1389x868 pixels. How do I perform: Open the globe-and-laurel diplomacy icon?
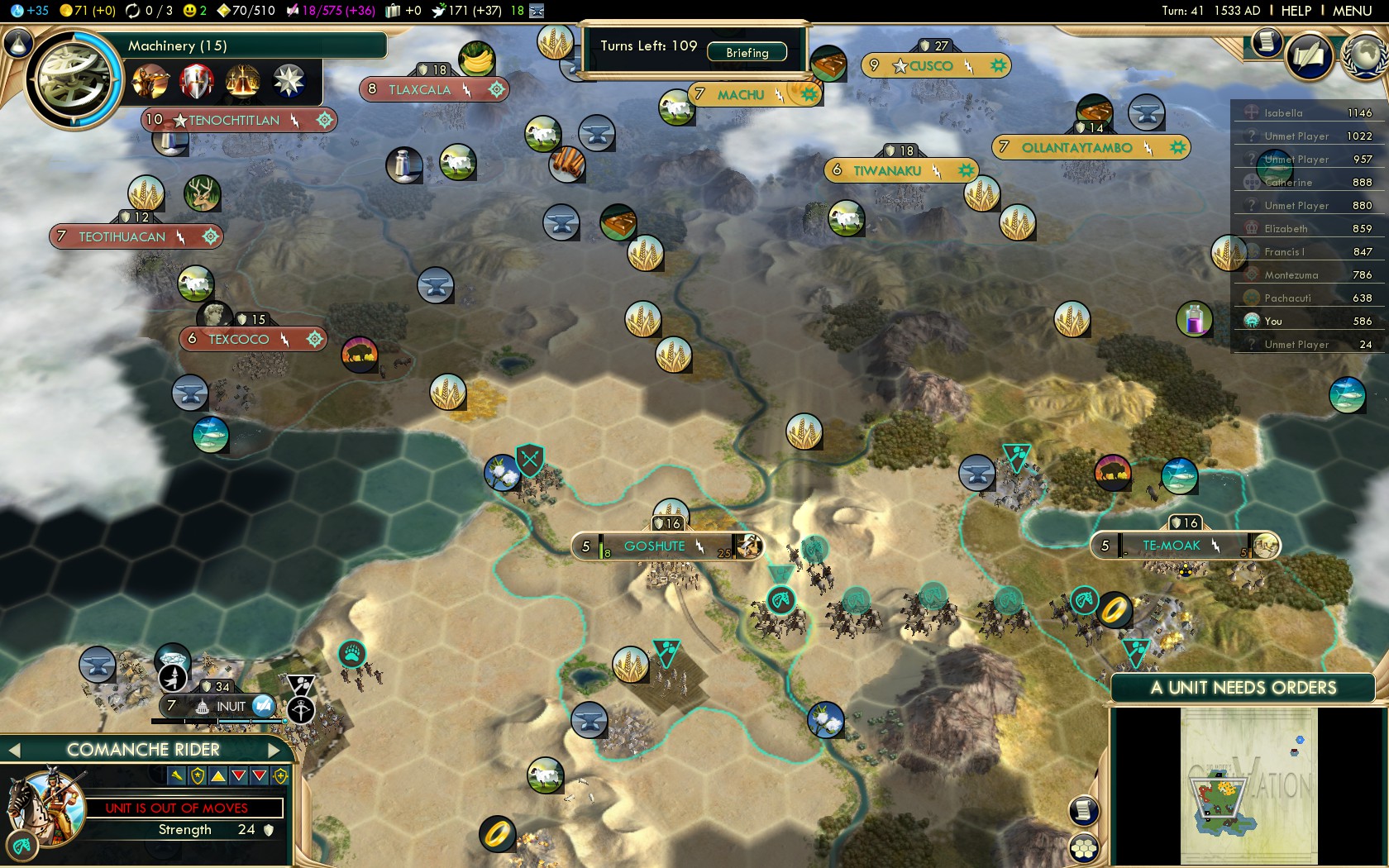(1365, 56)
